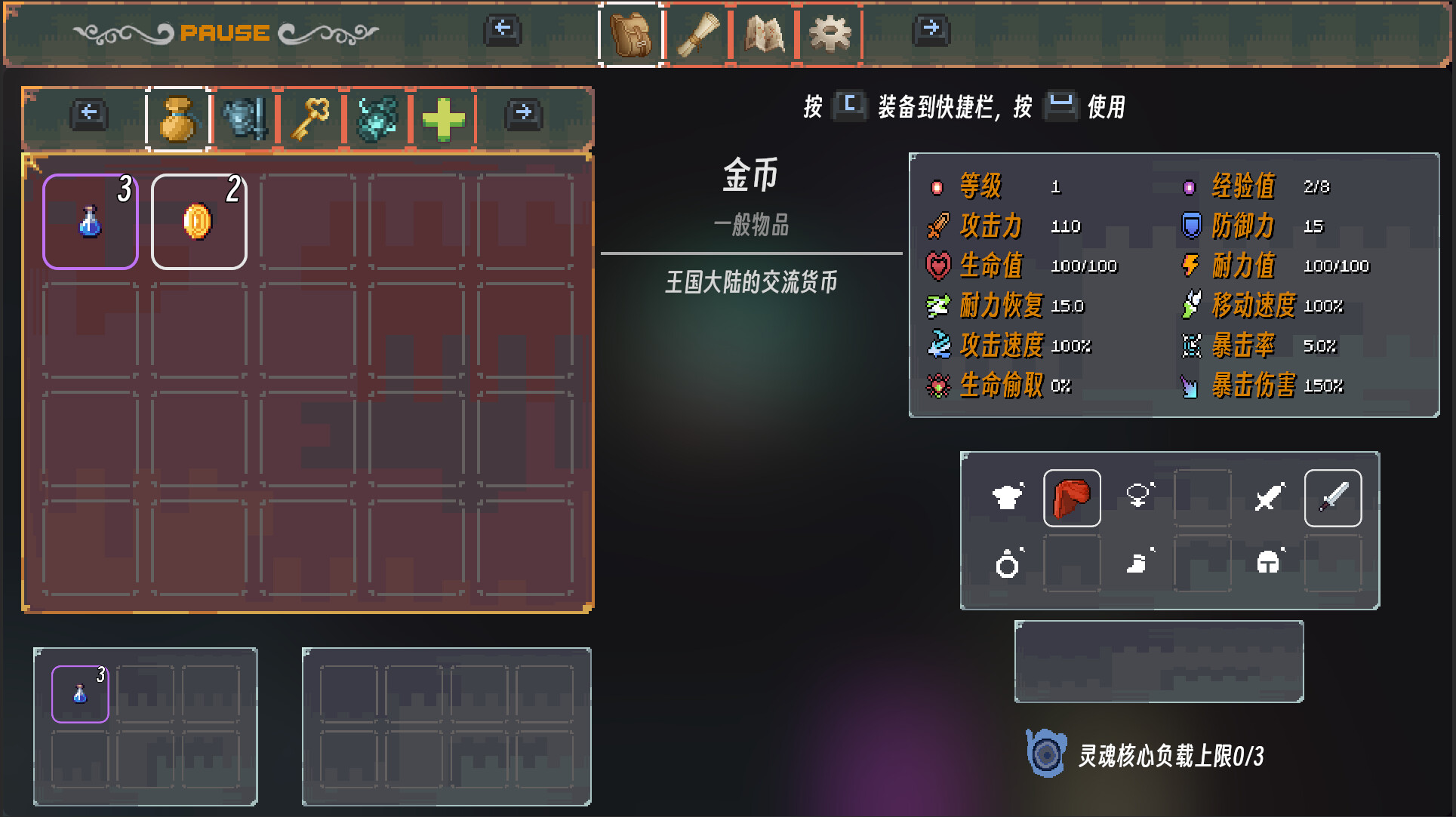
Task: Click the attack power sword stat icon
Action: (938, 226)
